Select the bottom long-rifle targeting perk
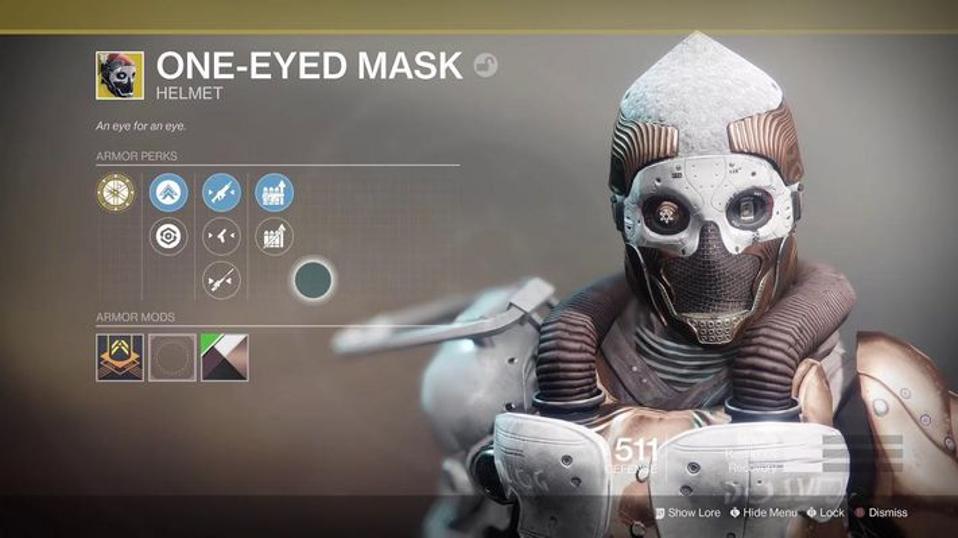The image size is (958, 538). pos(221,281)
